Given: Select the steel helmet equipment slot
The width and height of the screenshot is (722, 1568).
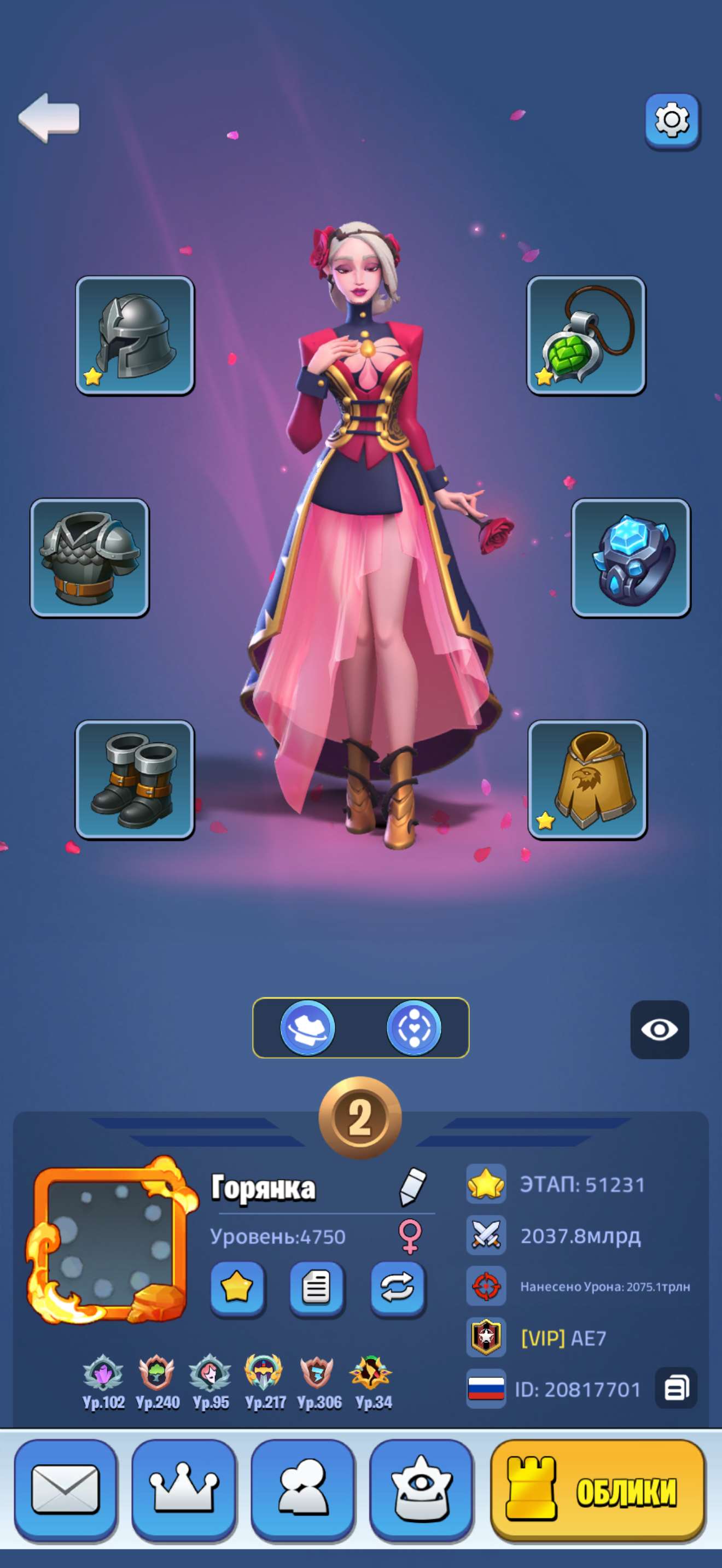Looking at the screenshot, I should tap(135, 335).
